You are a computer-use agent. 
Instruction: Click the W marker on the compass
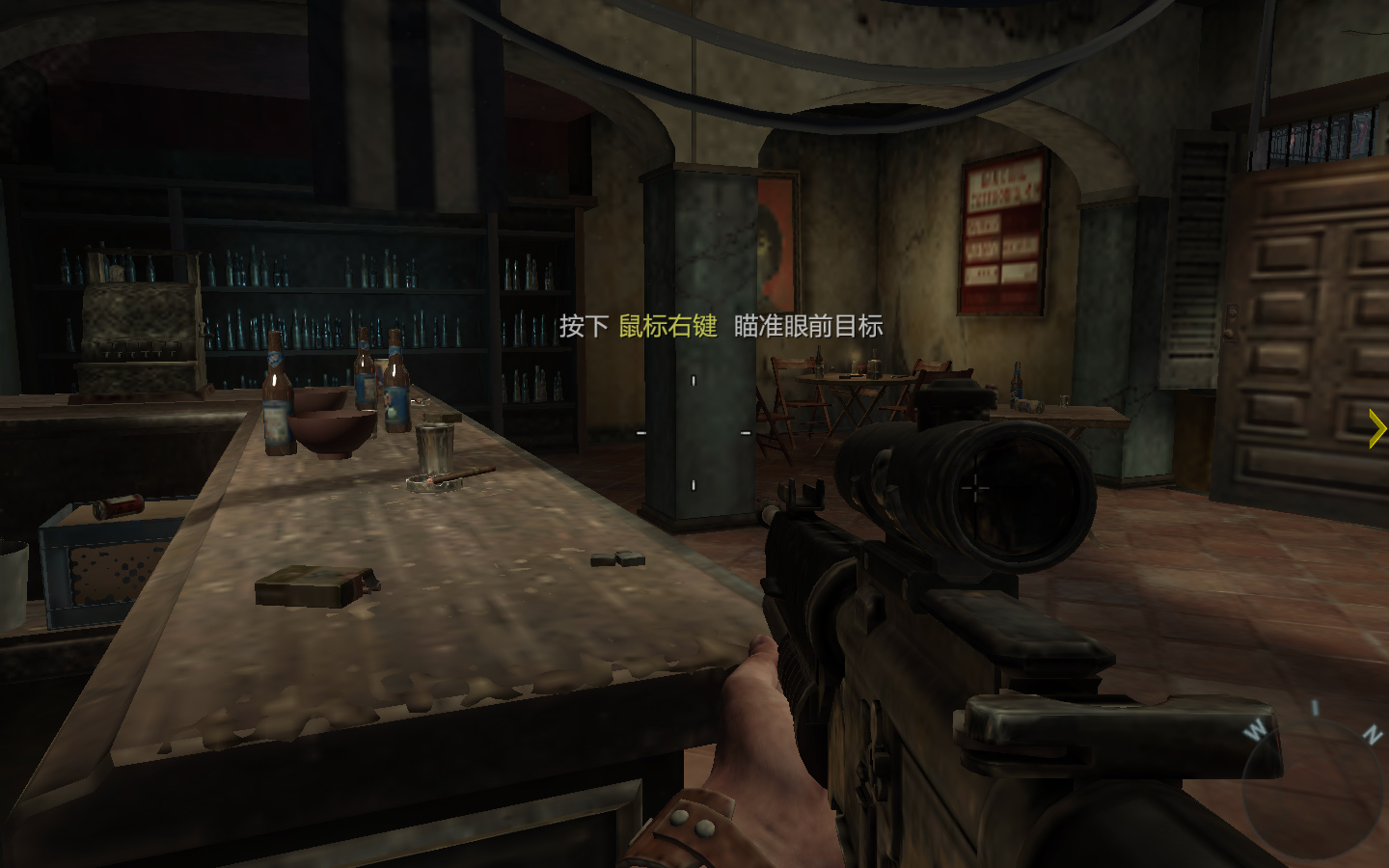(1253, 730)
